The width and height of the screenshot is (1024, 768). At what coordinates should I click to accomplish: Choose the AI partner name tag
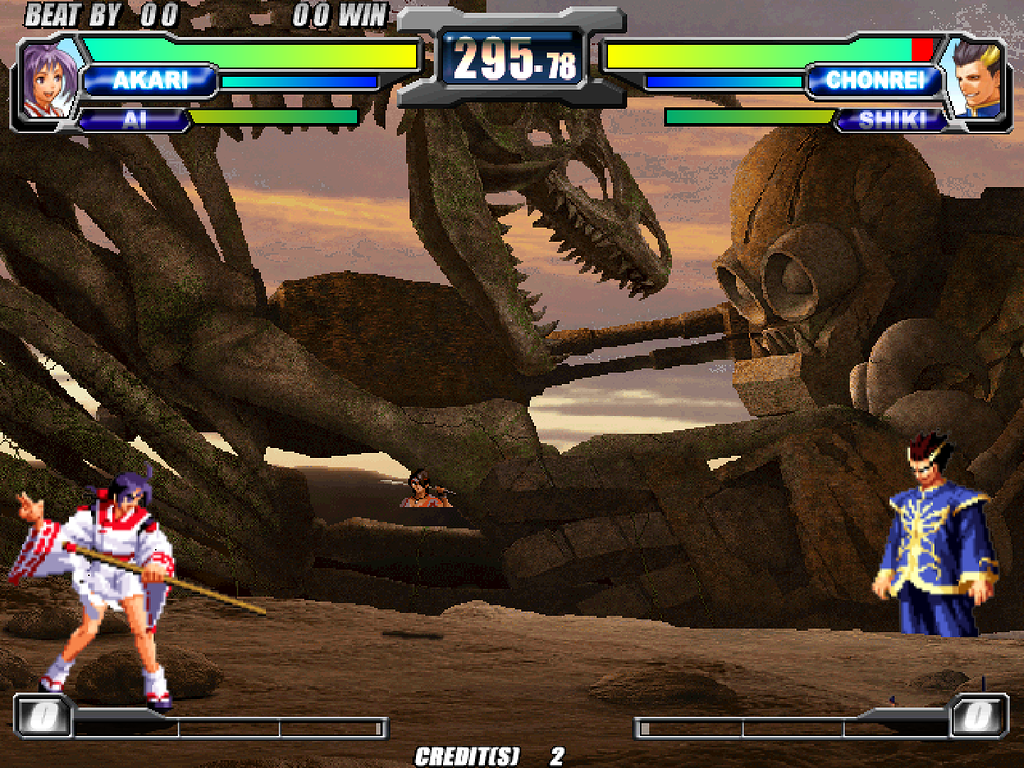(x=132, y=119)
